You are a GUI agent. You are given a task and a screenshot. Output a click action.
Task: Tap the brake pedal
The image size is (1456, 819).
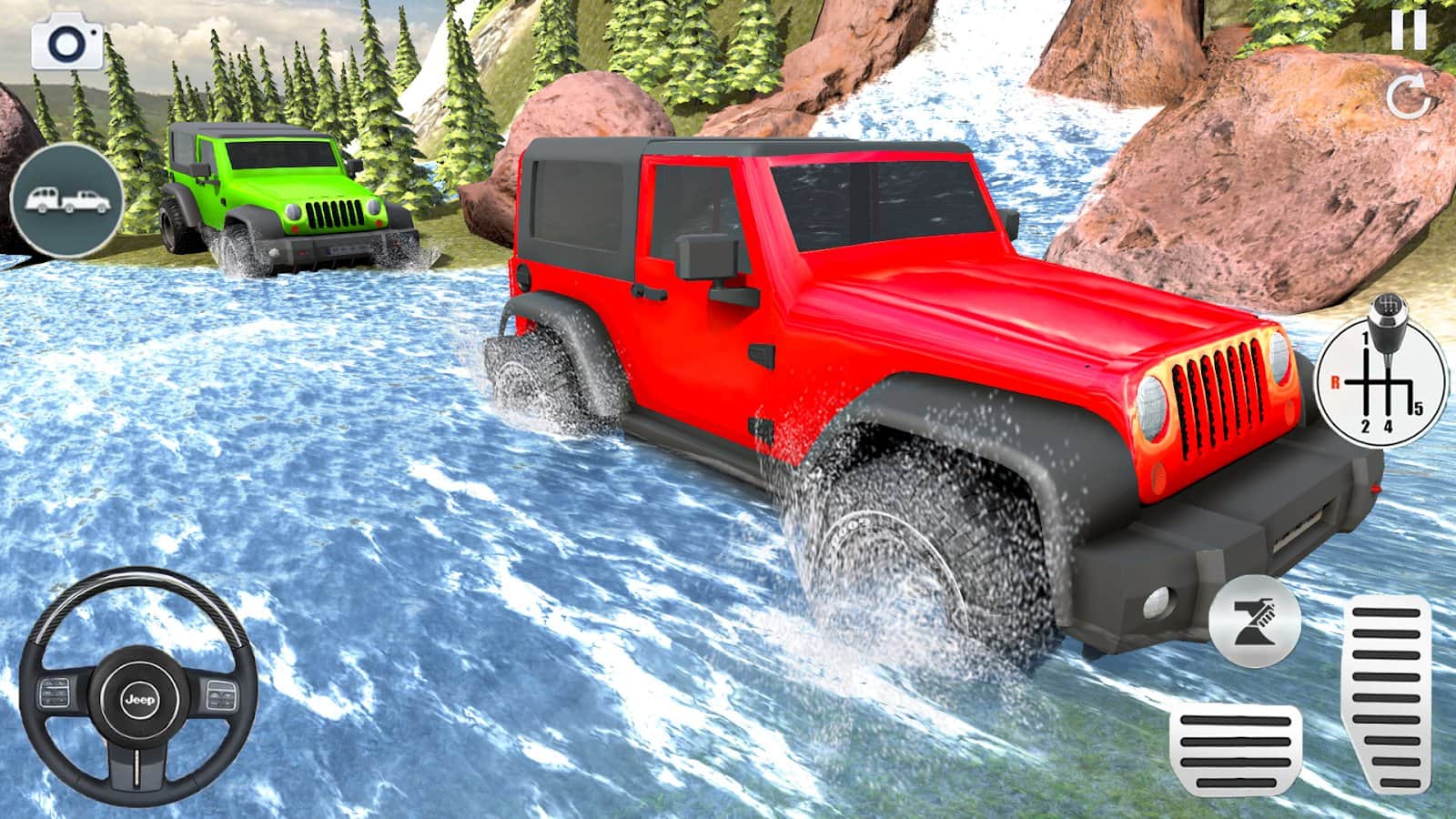(1236, 749)
